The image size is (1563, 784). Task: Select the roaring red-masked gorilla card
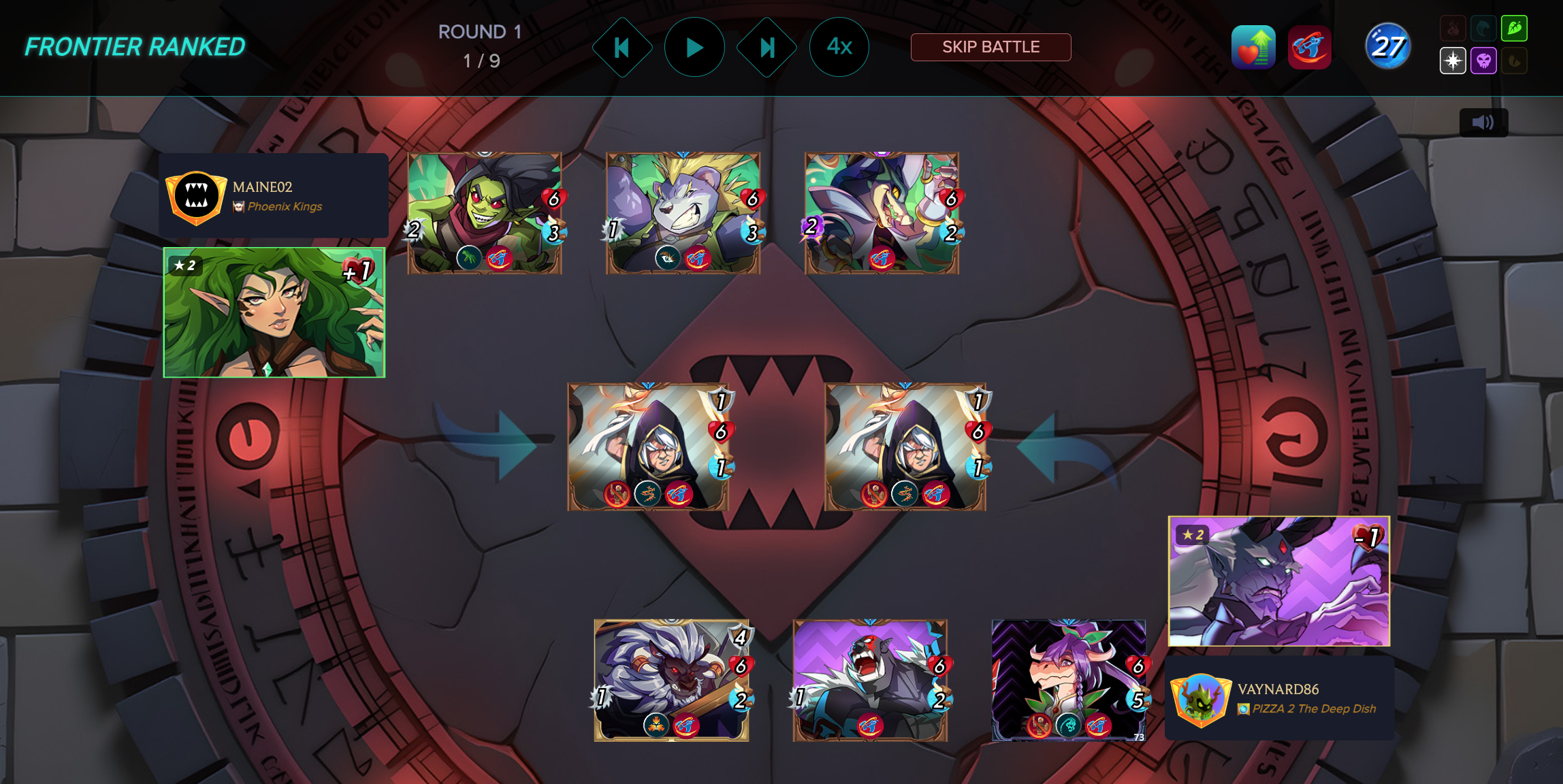click(x=870, y=680)
